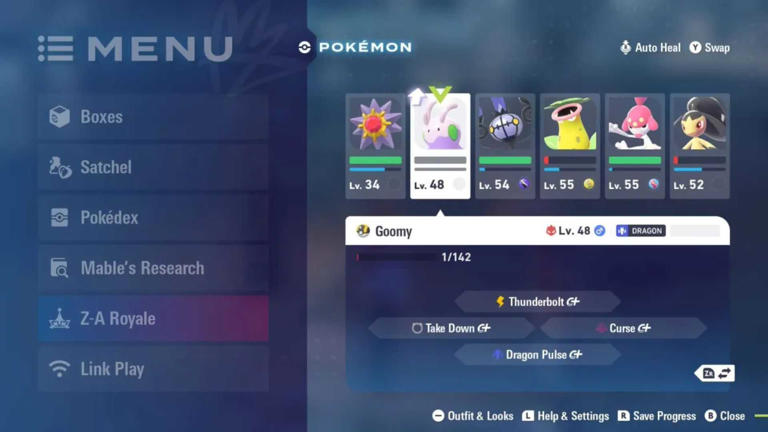The image size is (768, 432).
Task: Choose Mable's Research from the menu
Action: pyautogui.click(x=152, y=268)
